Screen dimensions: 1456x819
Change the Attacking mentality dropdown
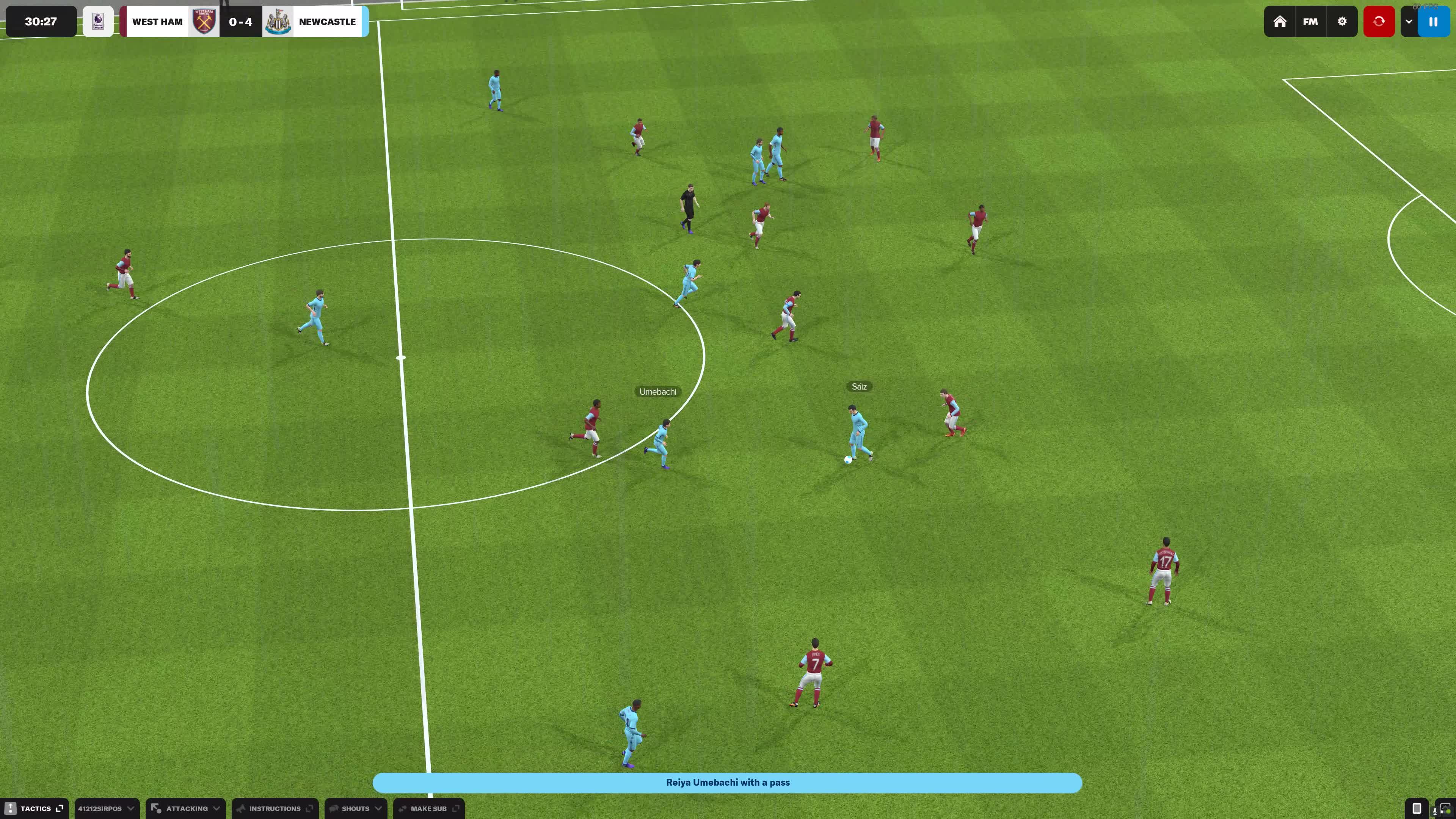[x=186, y=808]
